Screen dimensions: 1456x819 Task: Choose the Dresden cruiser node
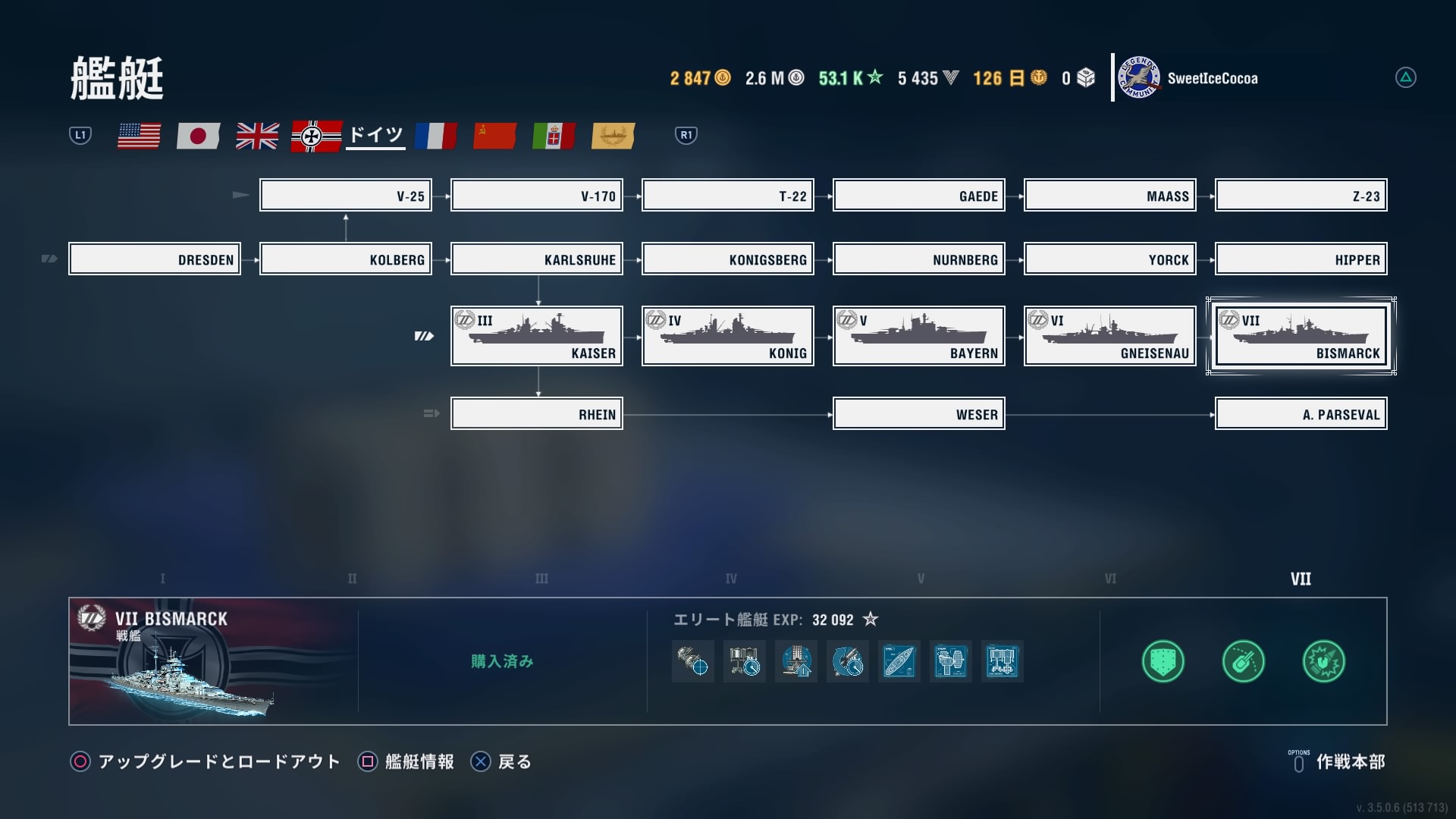(155, 259)
